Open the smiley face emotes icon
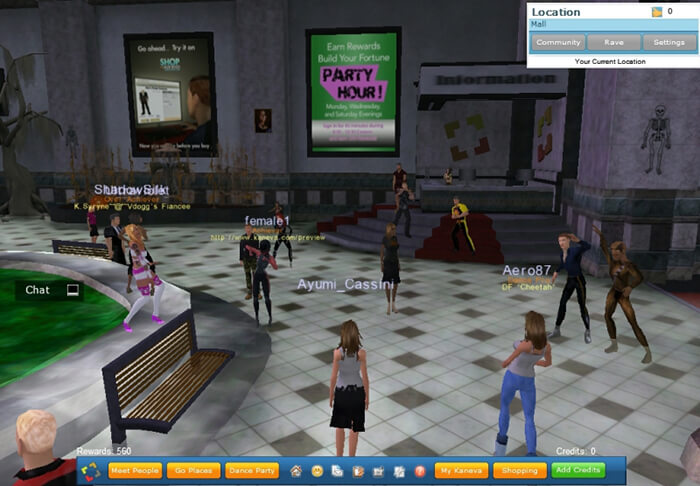Screen dimensions: 700x486 tap(316, 470)
